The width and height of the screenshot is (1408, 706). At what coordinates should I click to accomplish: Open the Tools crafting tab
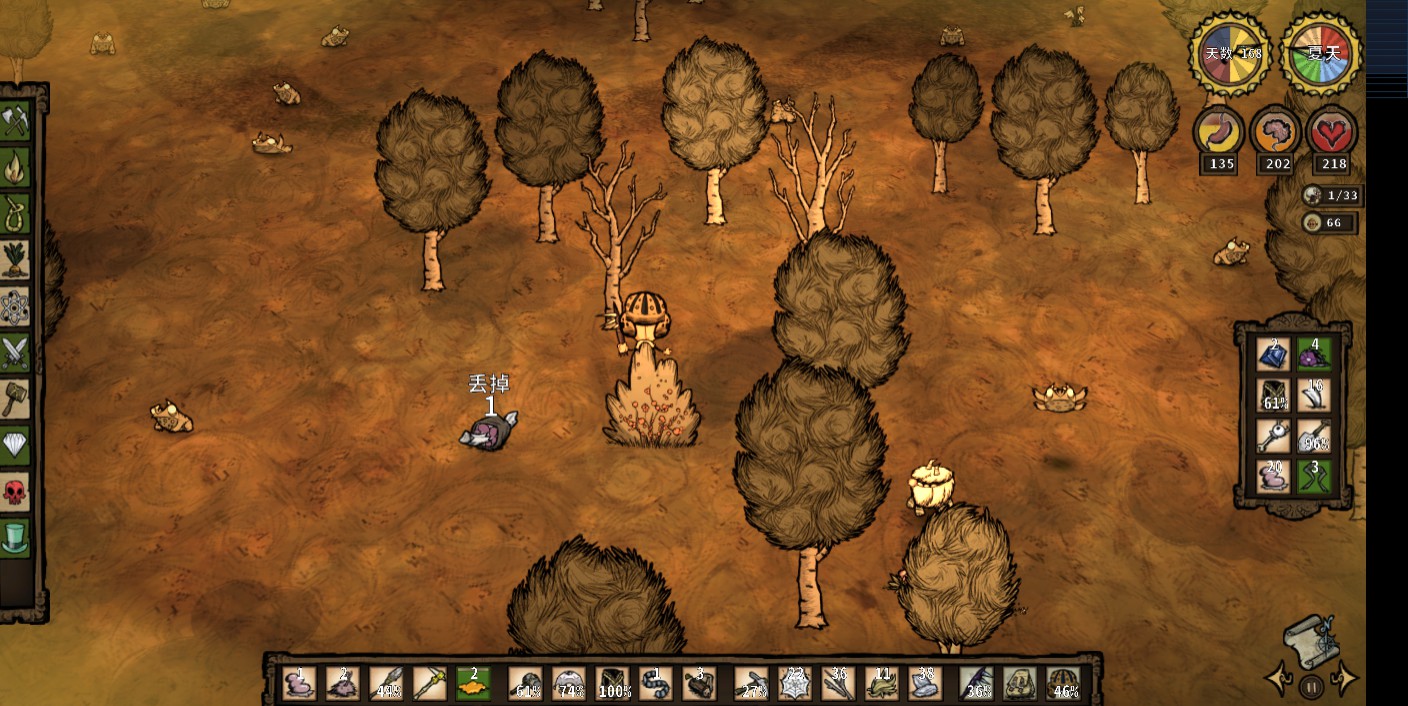15,122
